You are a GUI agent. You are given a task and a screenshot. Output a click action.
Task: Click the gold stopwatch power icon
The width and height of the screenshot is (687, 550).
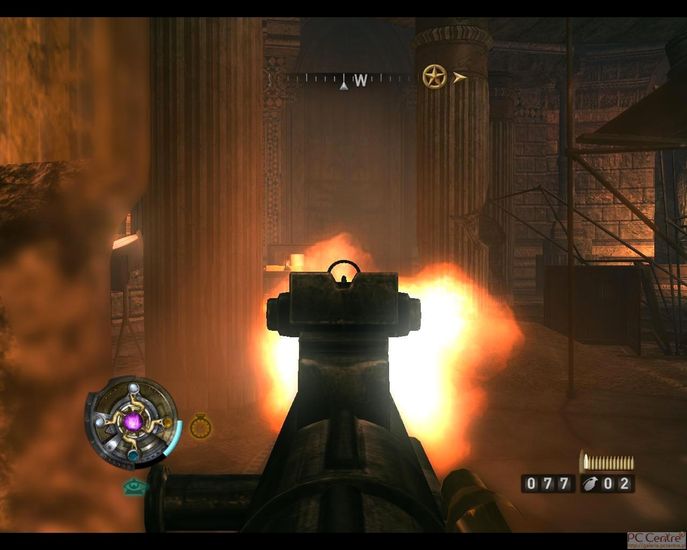pos(200,426)
